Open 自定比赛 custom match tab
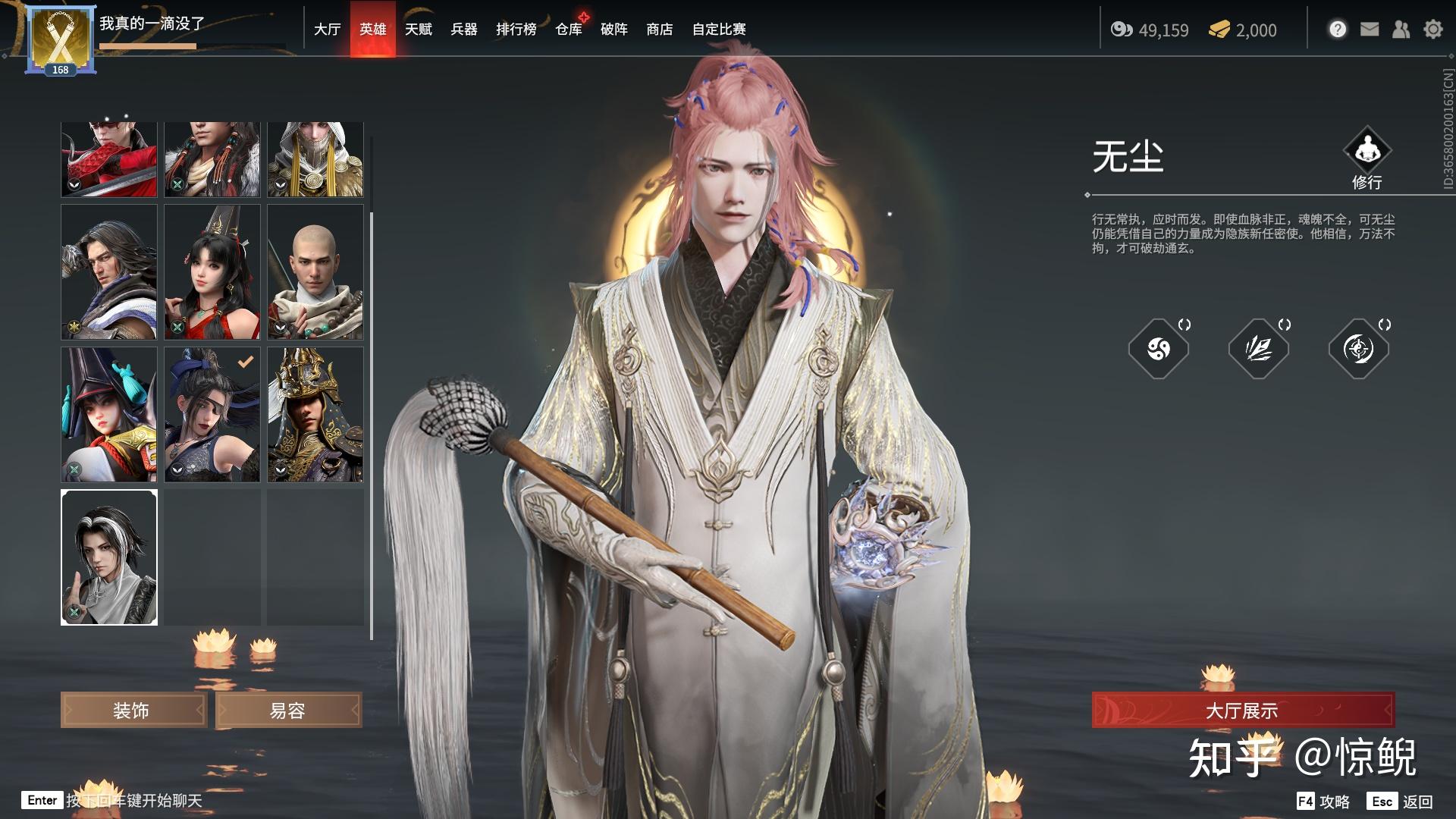Screen dimensions: 1456x819 [719, 30]
